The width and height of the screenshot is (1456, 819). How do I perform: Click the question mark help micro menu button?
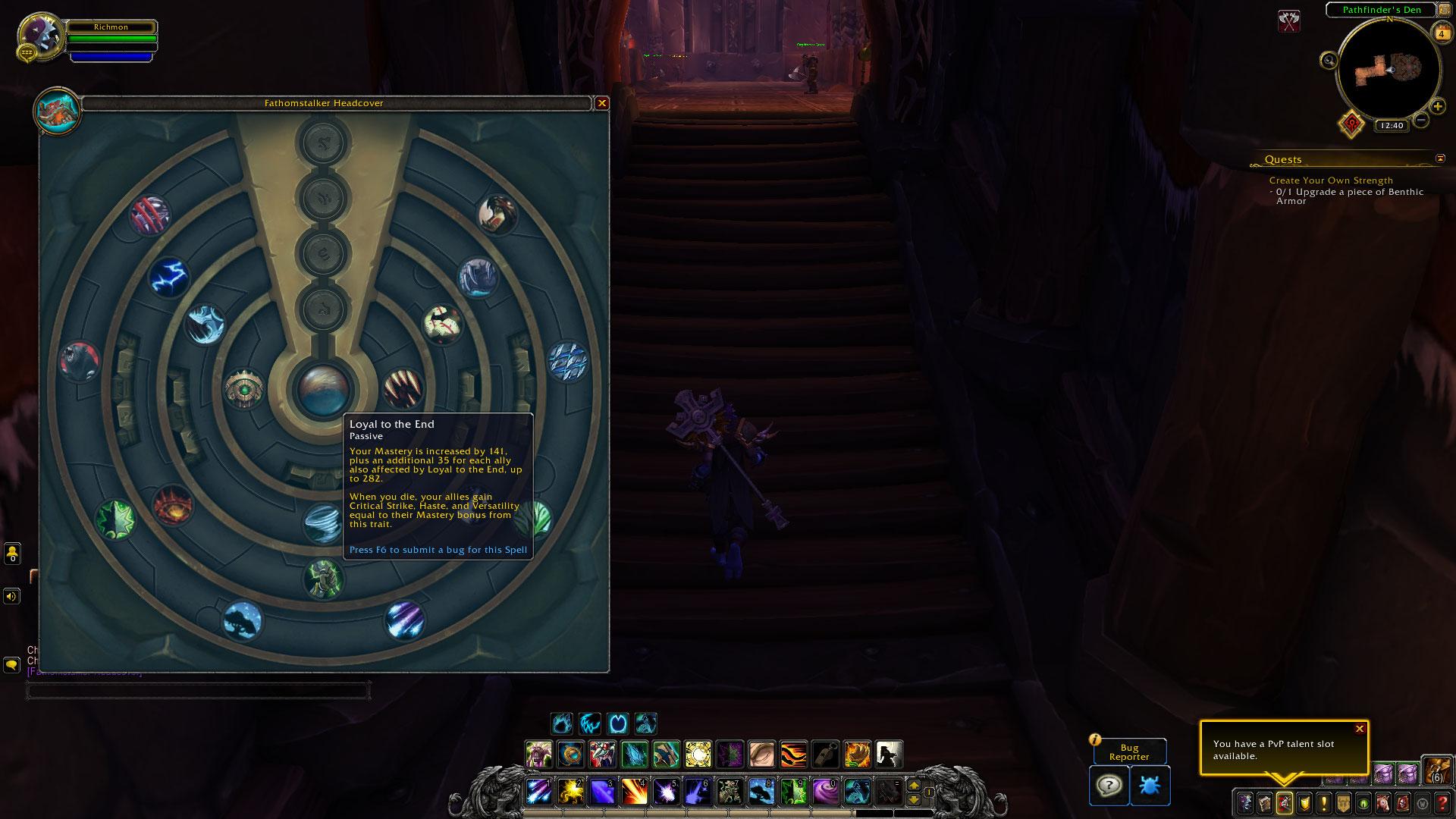pos(1441,804)
